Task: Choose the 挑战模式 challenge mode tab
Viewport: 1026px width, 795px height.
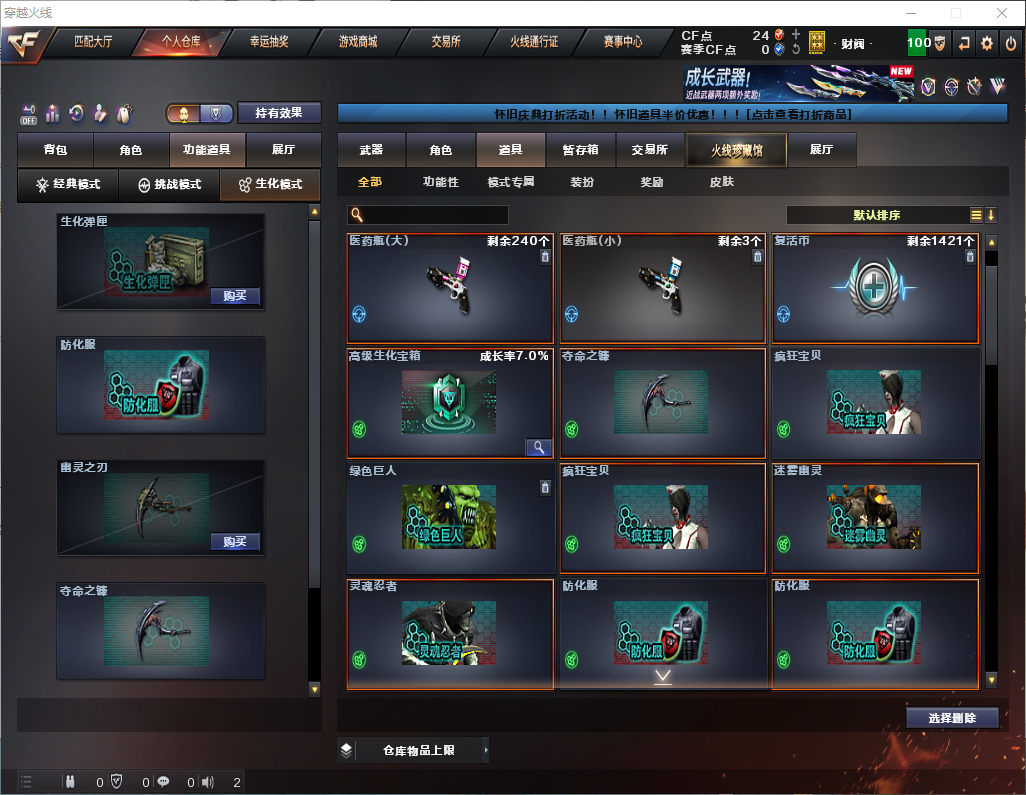Action: [x=169, y=185]
